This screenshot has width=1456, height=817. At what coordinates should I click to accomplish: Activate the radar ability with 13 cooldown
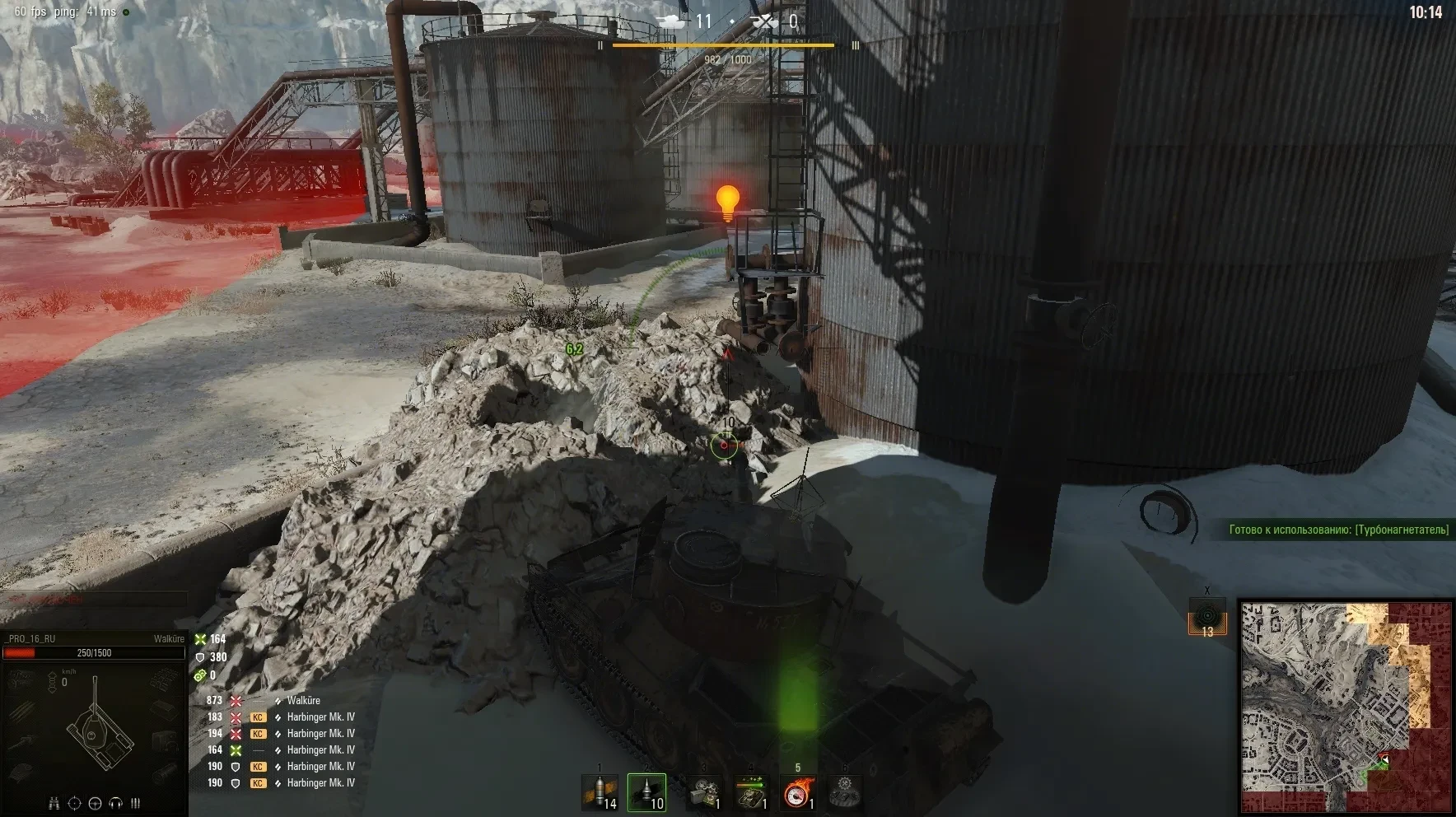coord(1206,617)
